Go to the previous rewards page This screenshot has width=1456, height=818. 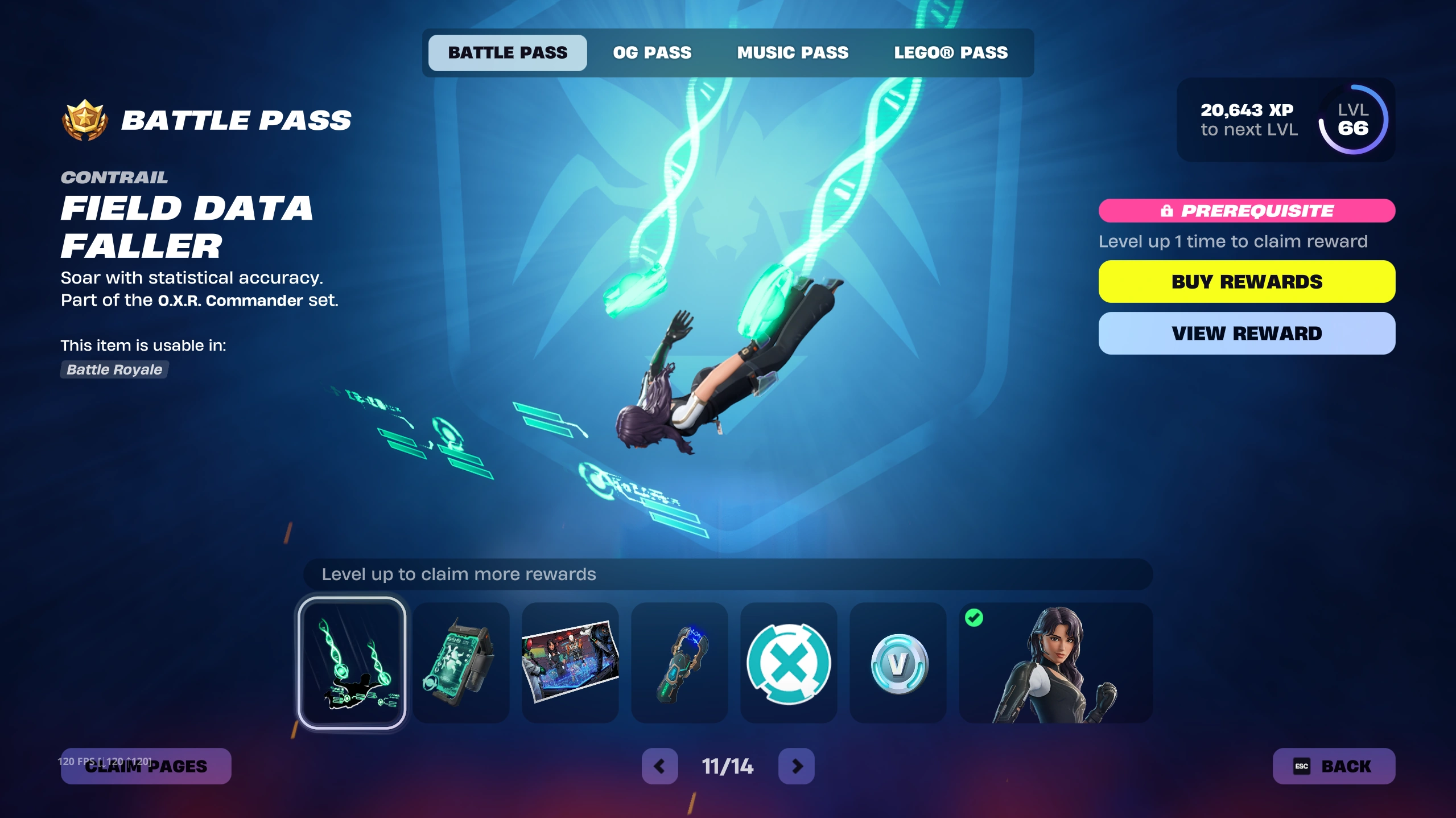(659, 766)
